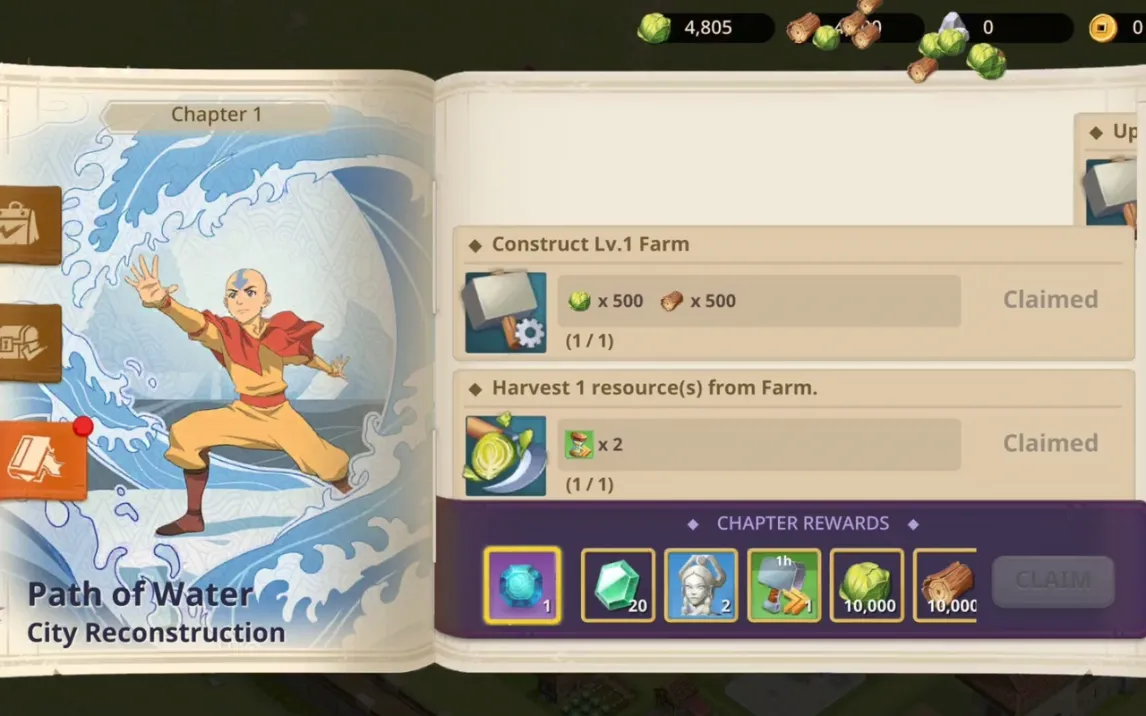This screenshot has height=716, width=1146.
Task: Select the green crystal reward of 20
Action: [x=618, y=586]
